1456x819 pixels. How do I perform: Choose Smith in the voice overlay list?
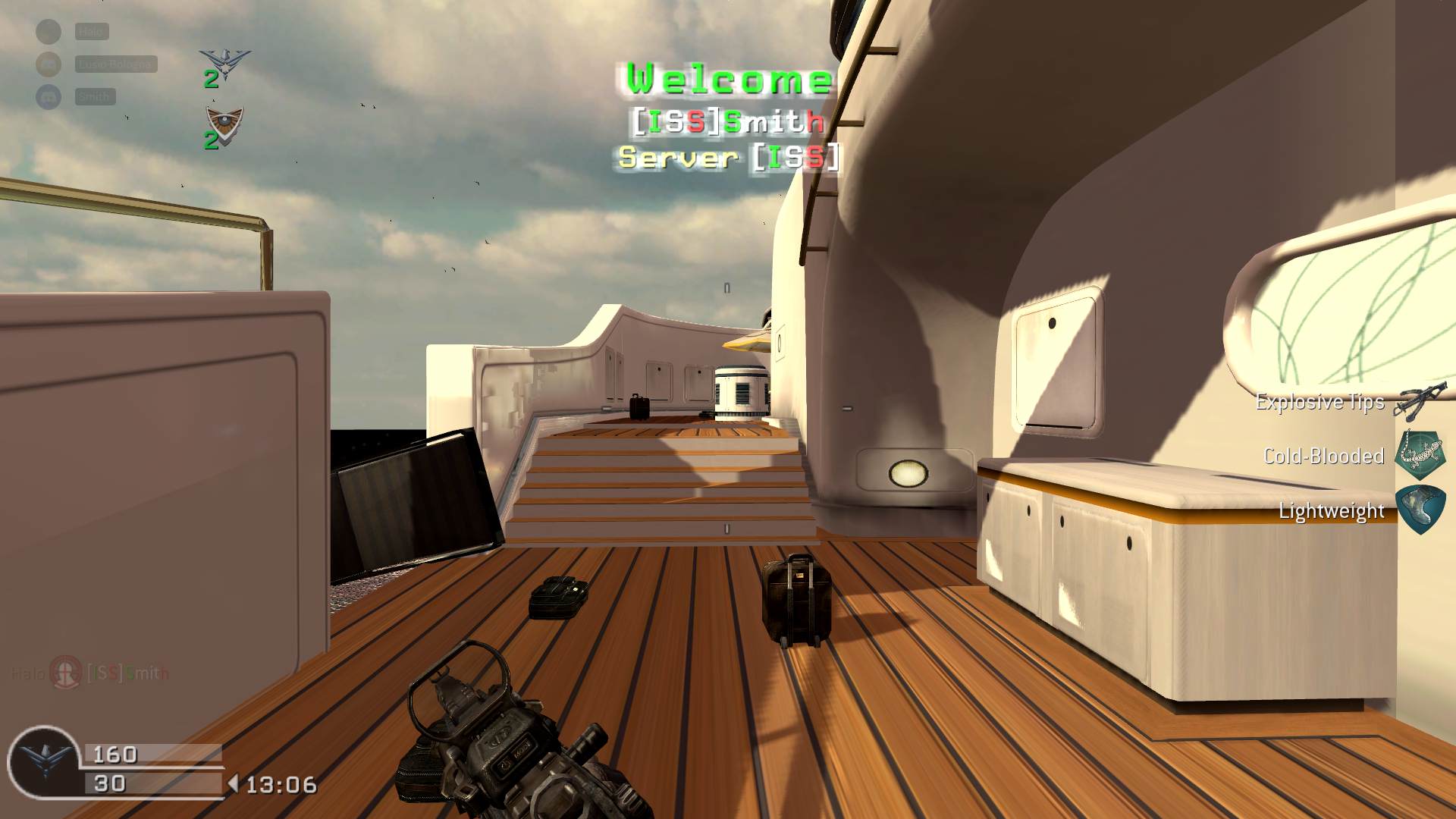click(x=95, y=96)
